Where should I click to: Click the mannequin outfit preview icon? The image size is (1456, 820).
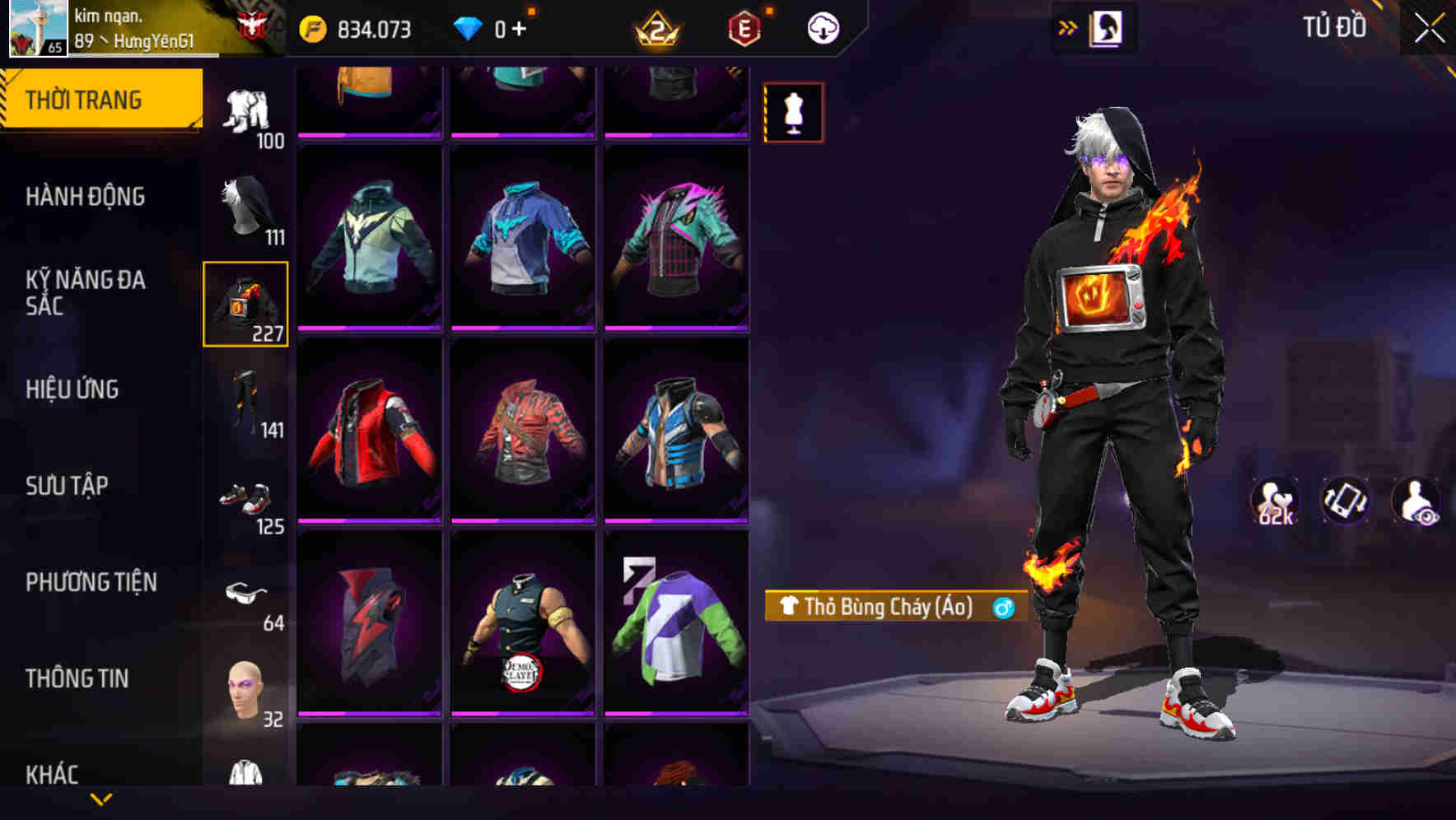793,113
